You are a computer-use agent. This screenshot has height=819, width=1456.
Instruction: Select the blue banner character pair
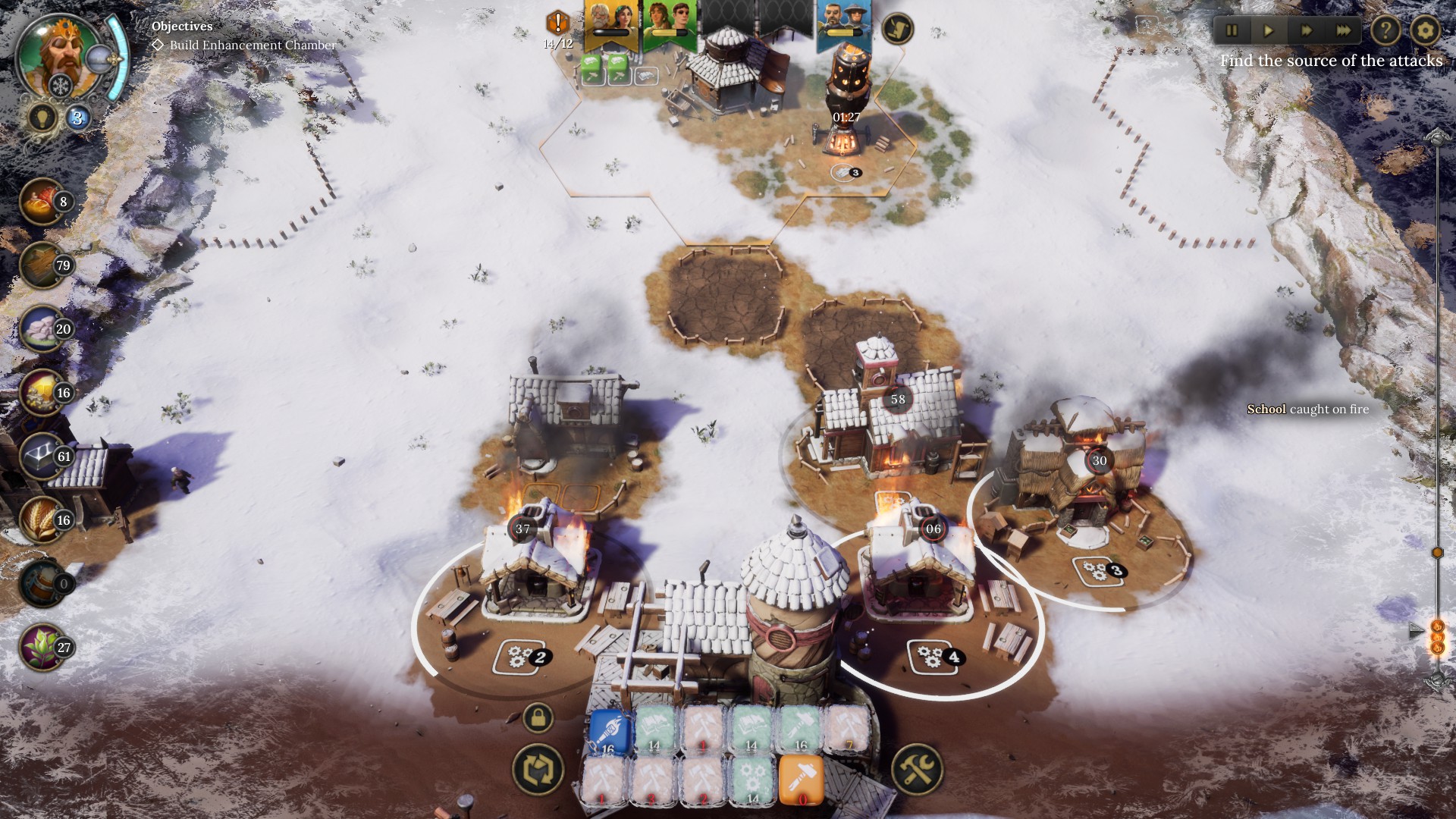coord(843,24)
